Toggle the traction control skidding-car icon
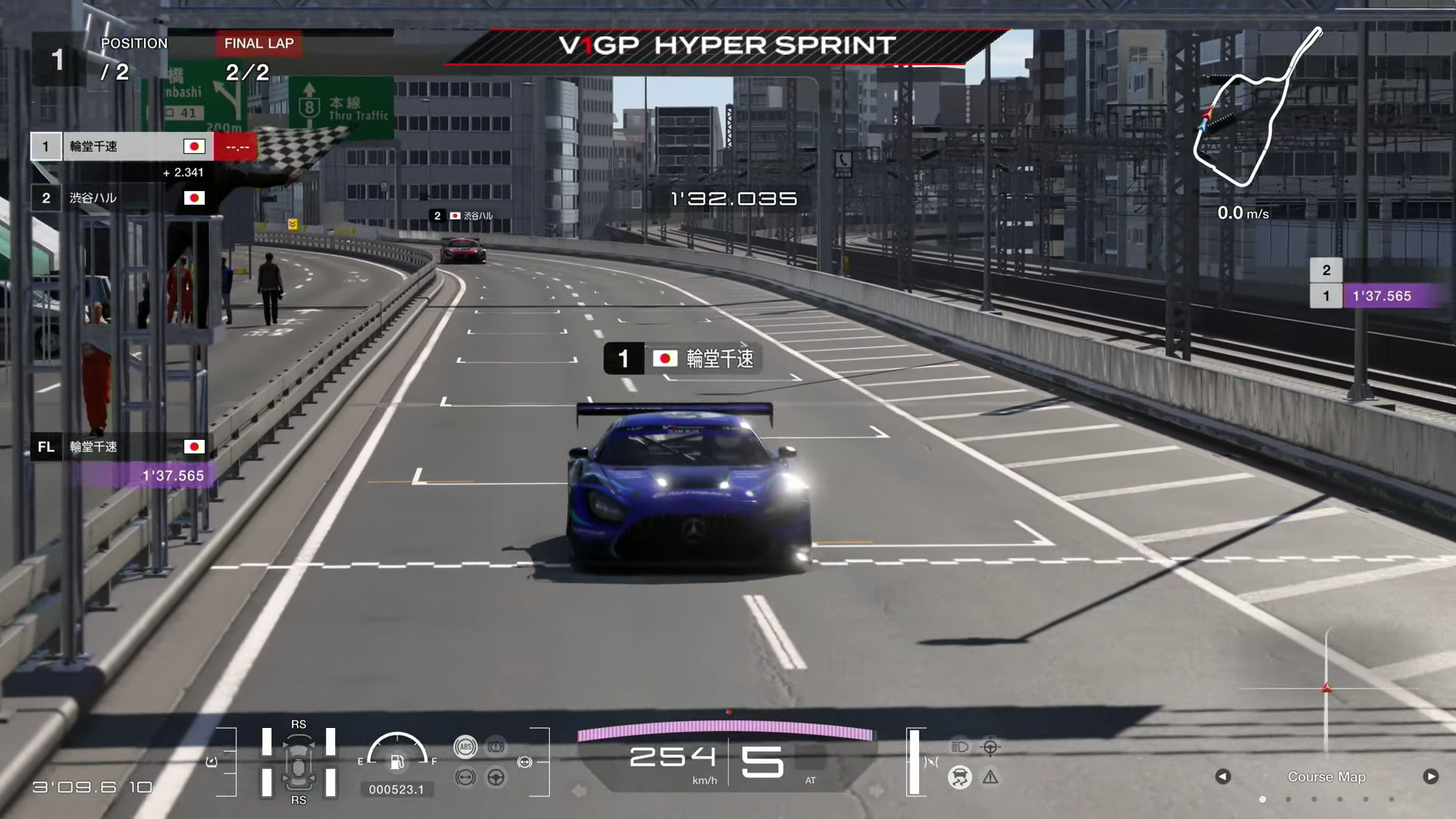The height and width of the screenshot is (819, 1456). pos(959,777)
